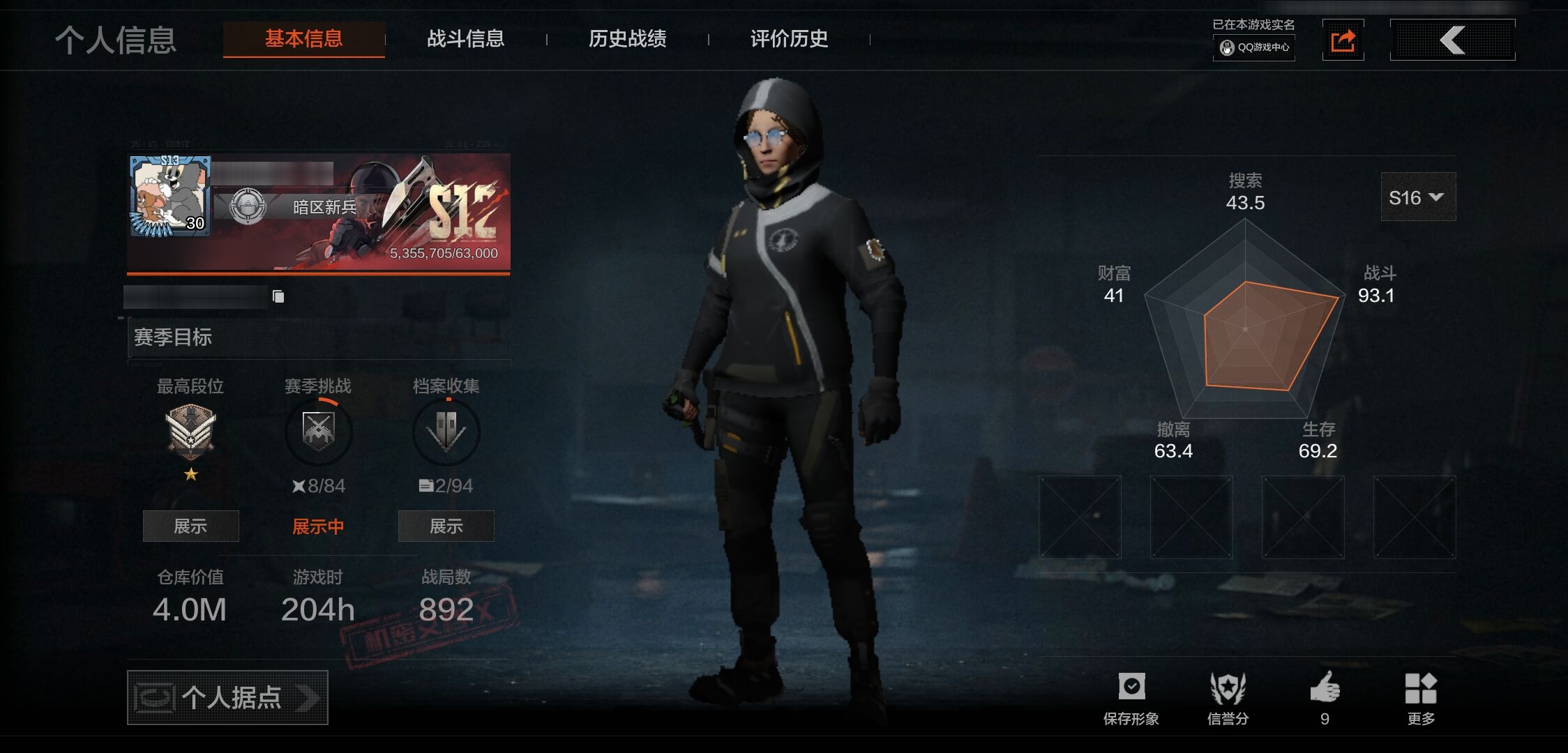This screenshot has width=1568, height=753.
Task: Enable 展示 for 档案收集
Action: [x=446, y=526]
